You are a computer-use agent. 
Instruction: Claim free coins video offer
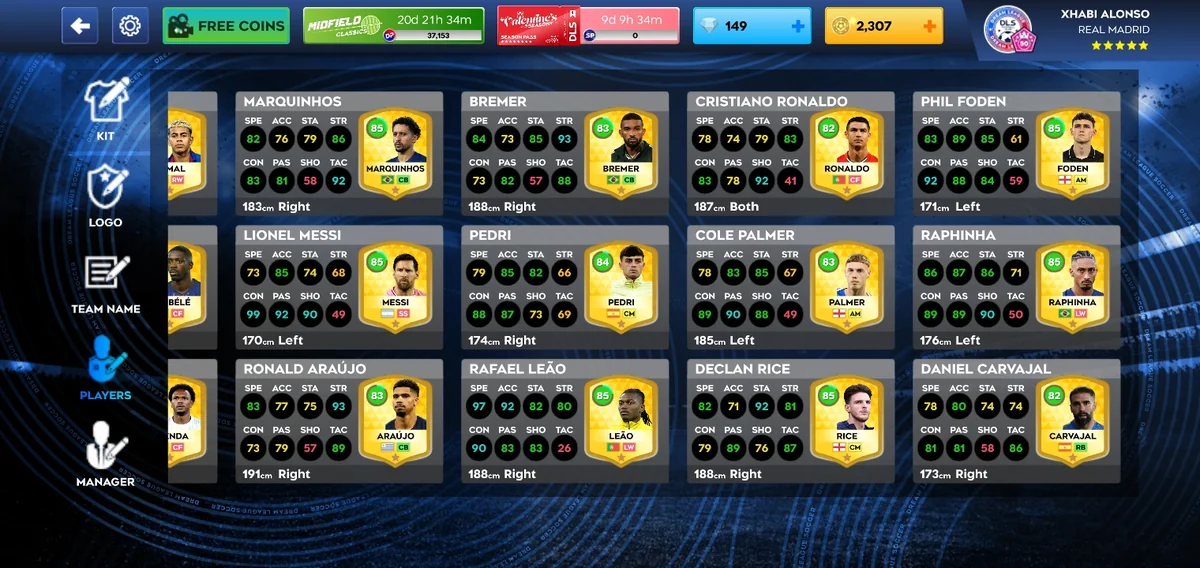pos(226,26)
